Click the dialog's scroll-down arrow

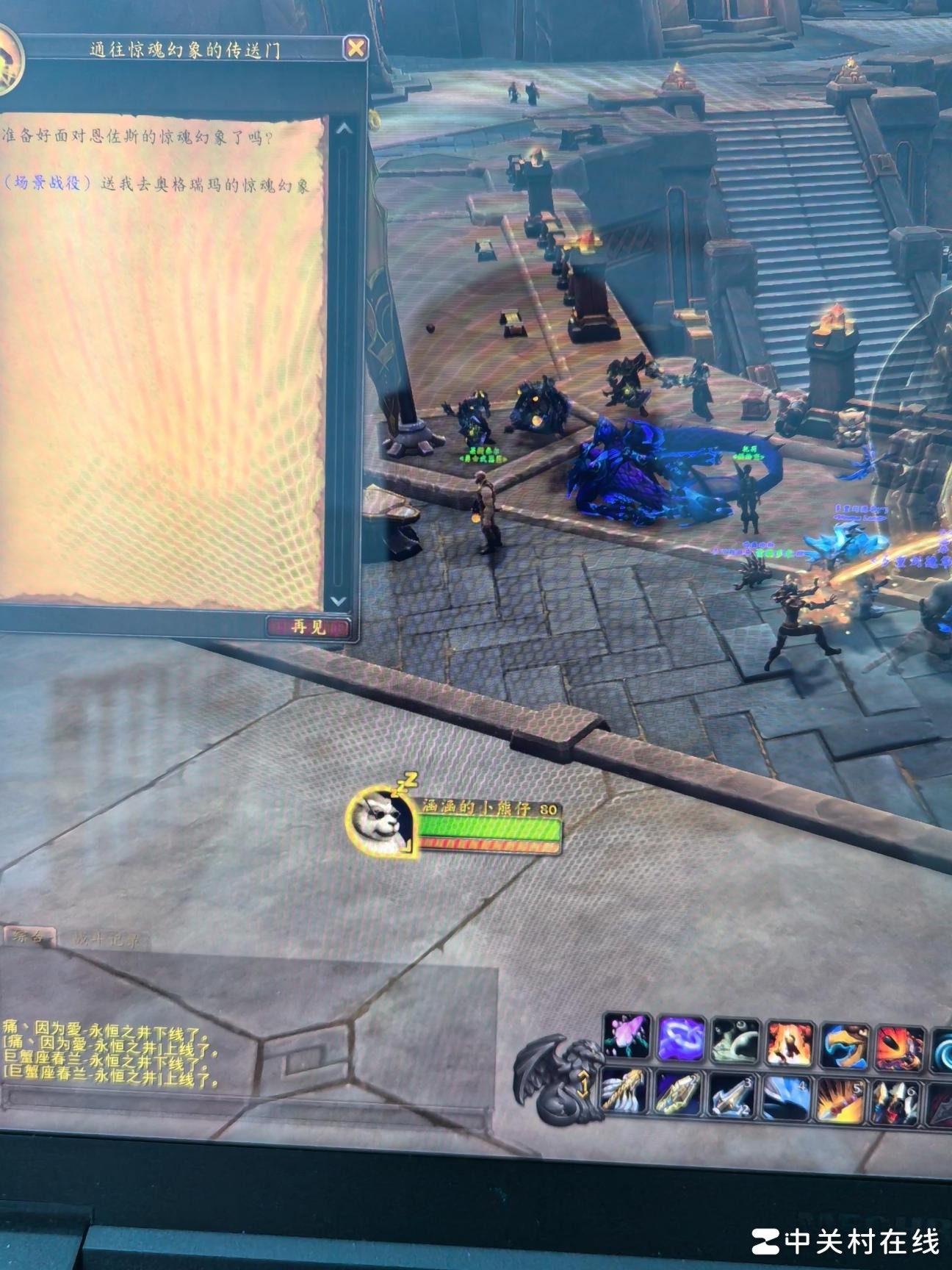click(339, 600)
